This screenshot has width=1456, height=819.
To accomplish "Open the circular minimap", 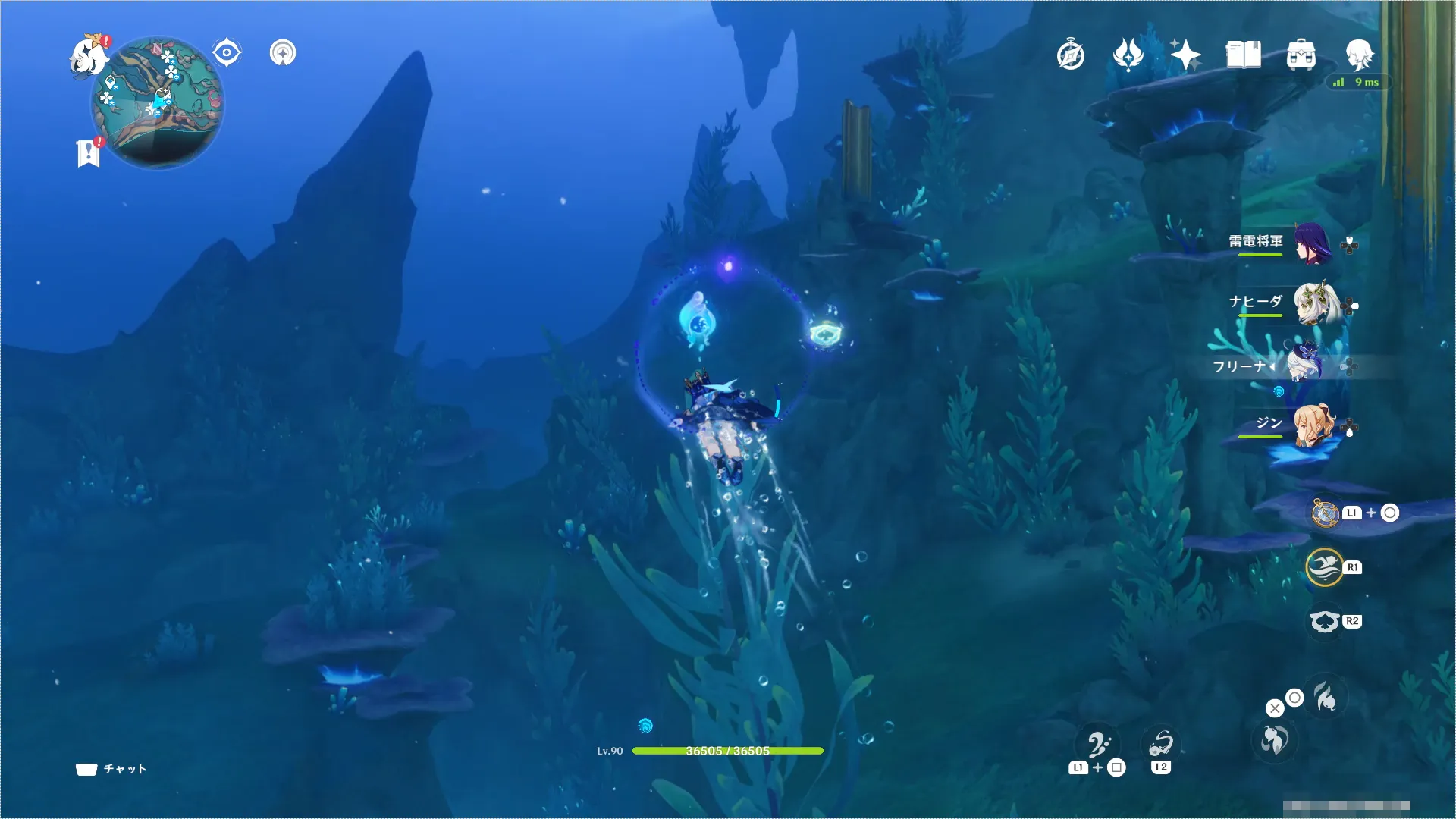I will click(x=158, y=102).
